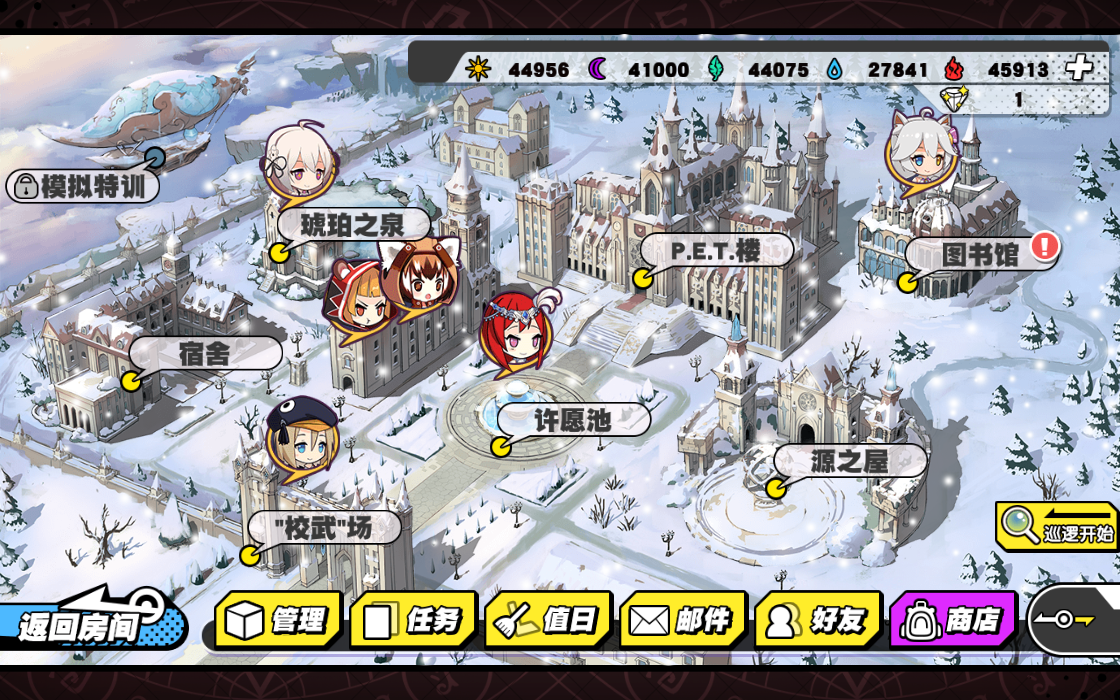Viewport: 1120px width, 700px height.
Task: Open the 值日 duty menu
Action: point(548,620)
